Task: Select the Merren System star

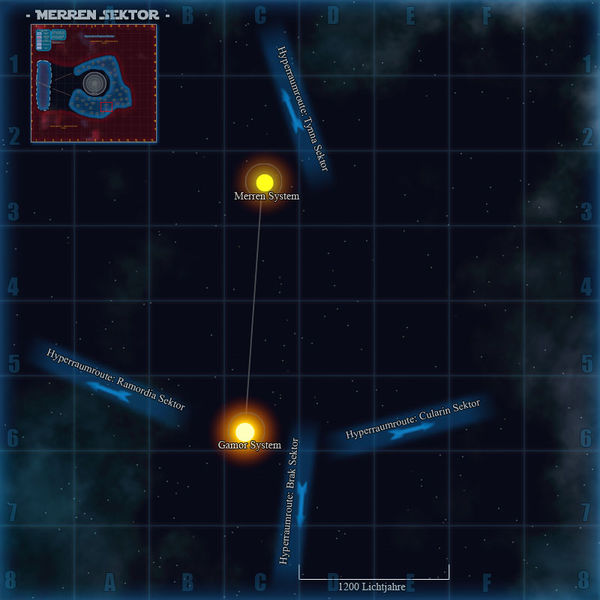Action: pyautogui.click(x=264, y=182)
